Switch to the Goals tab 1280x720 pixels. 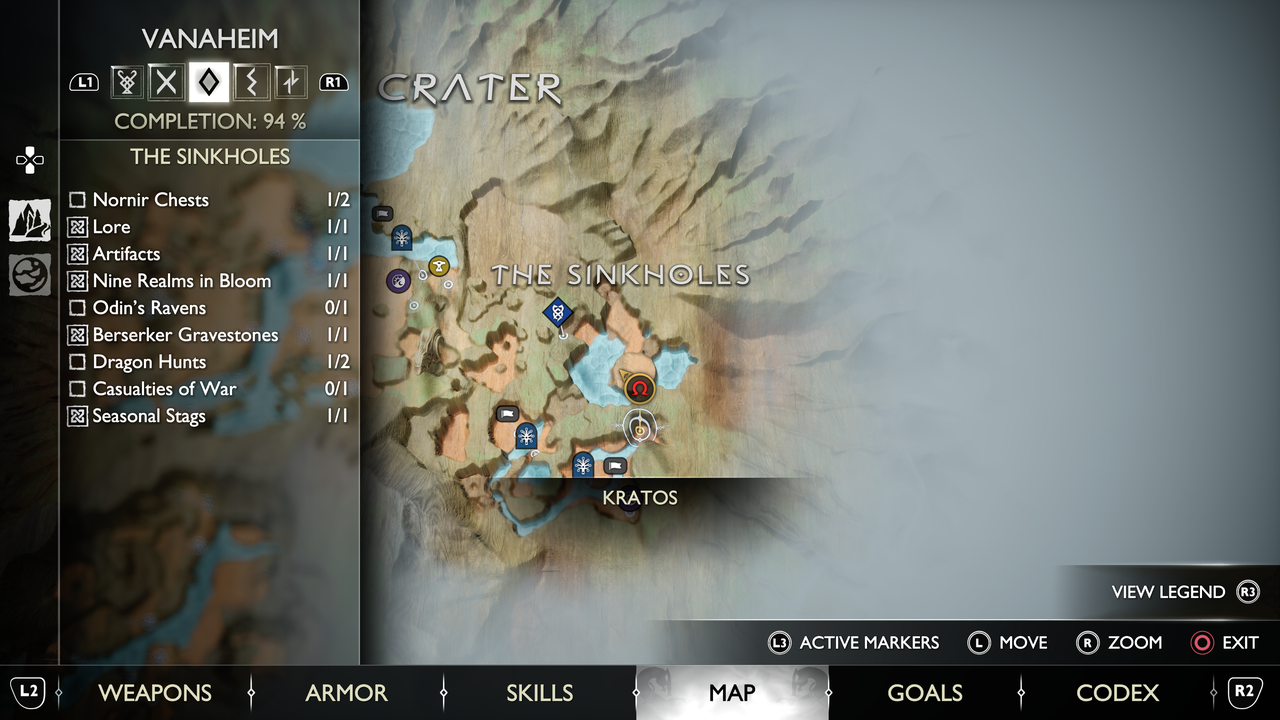pyautogui.click(x=925, y=692)
